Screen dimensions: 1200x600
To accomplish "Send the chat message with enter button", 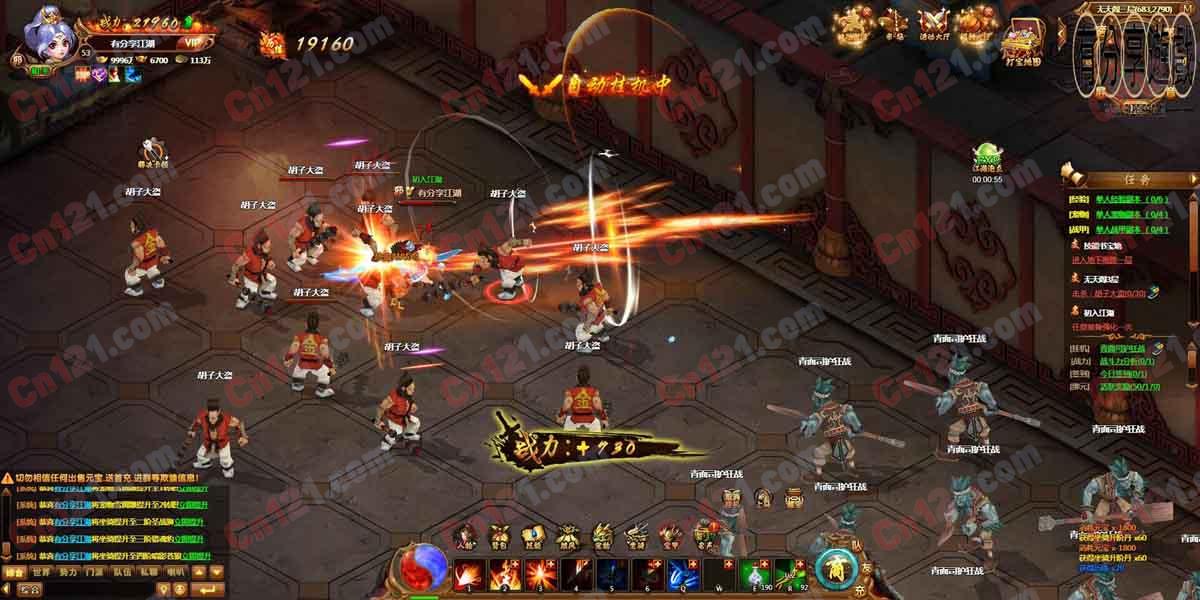I will click(208, 590).
